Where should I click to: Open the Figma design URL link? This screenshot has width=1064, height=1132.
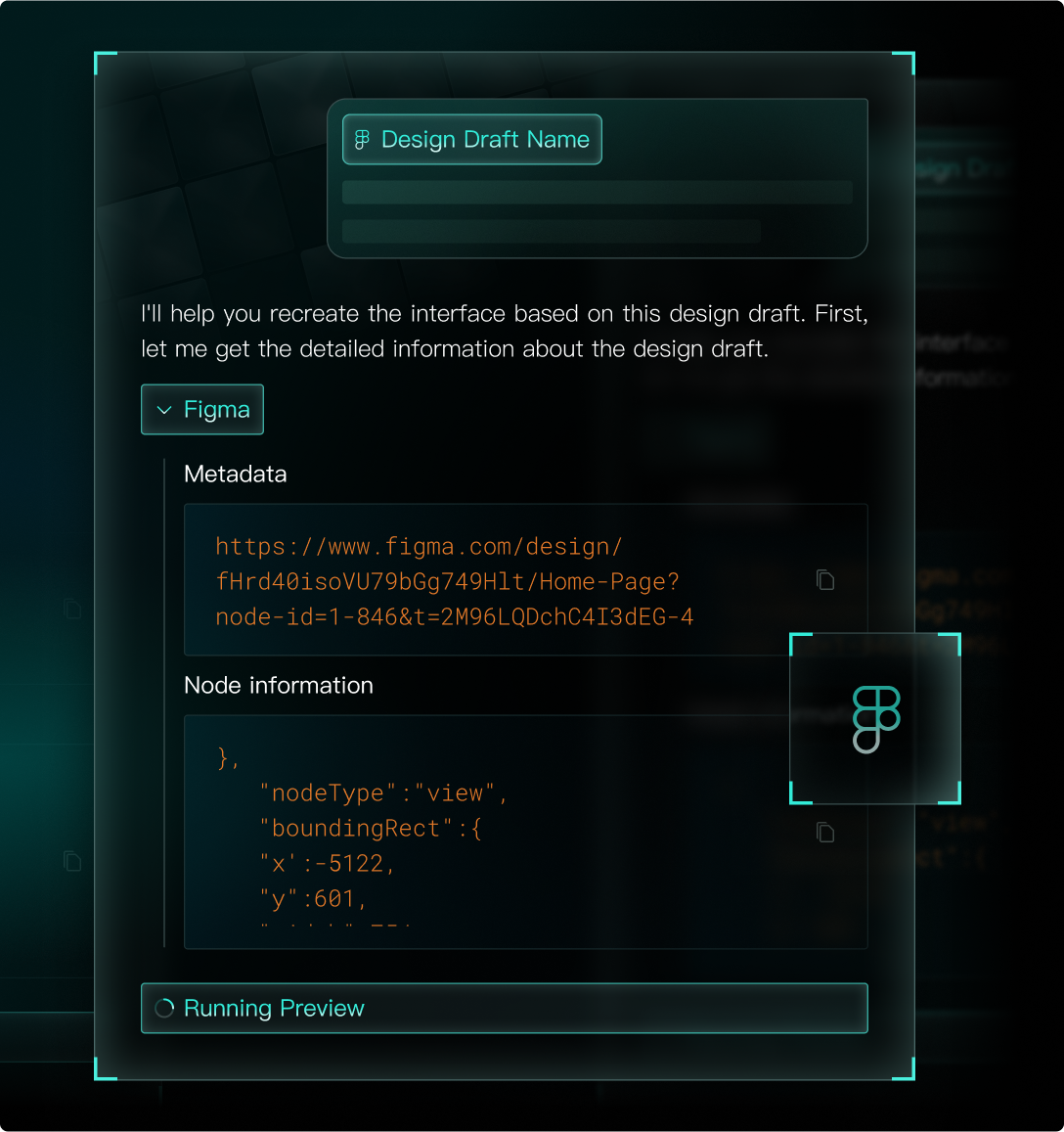[454, 581]
